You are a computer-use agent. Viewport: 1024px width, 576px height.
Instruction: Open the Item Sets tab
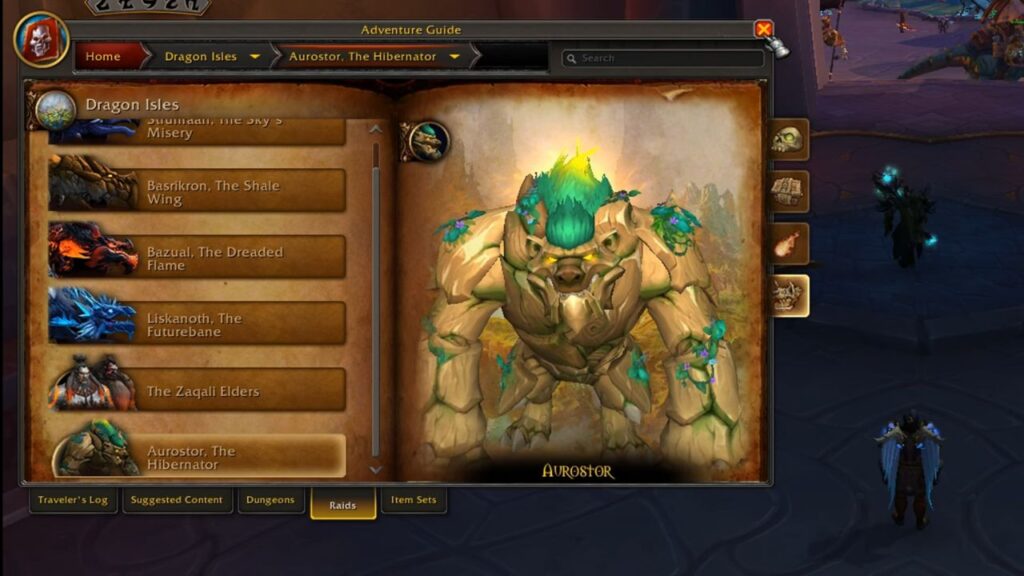pyautogui.click(x=414, y=500)
